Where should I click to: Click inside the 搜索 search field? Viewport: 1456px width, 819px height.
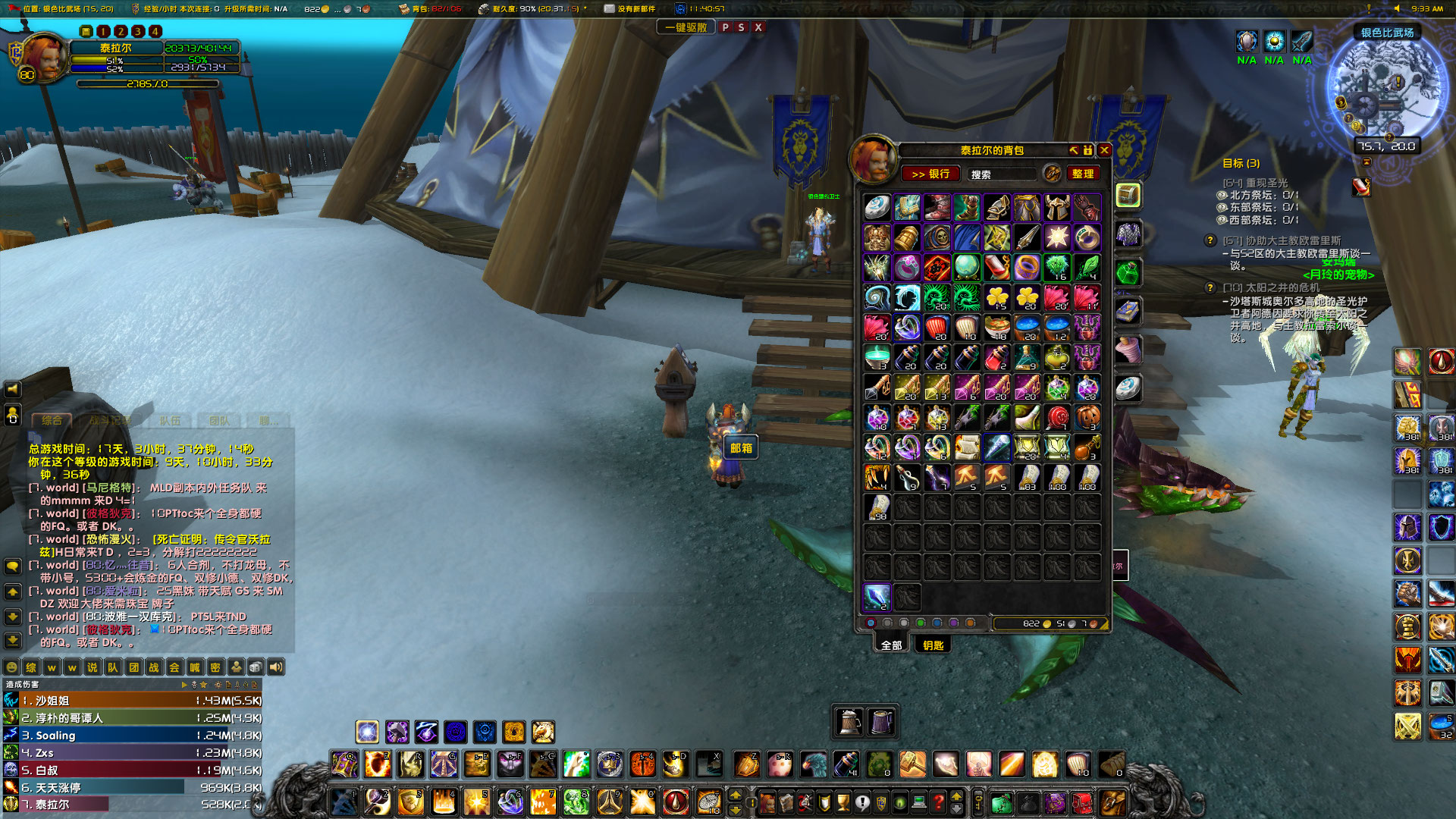[1001, 174]
